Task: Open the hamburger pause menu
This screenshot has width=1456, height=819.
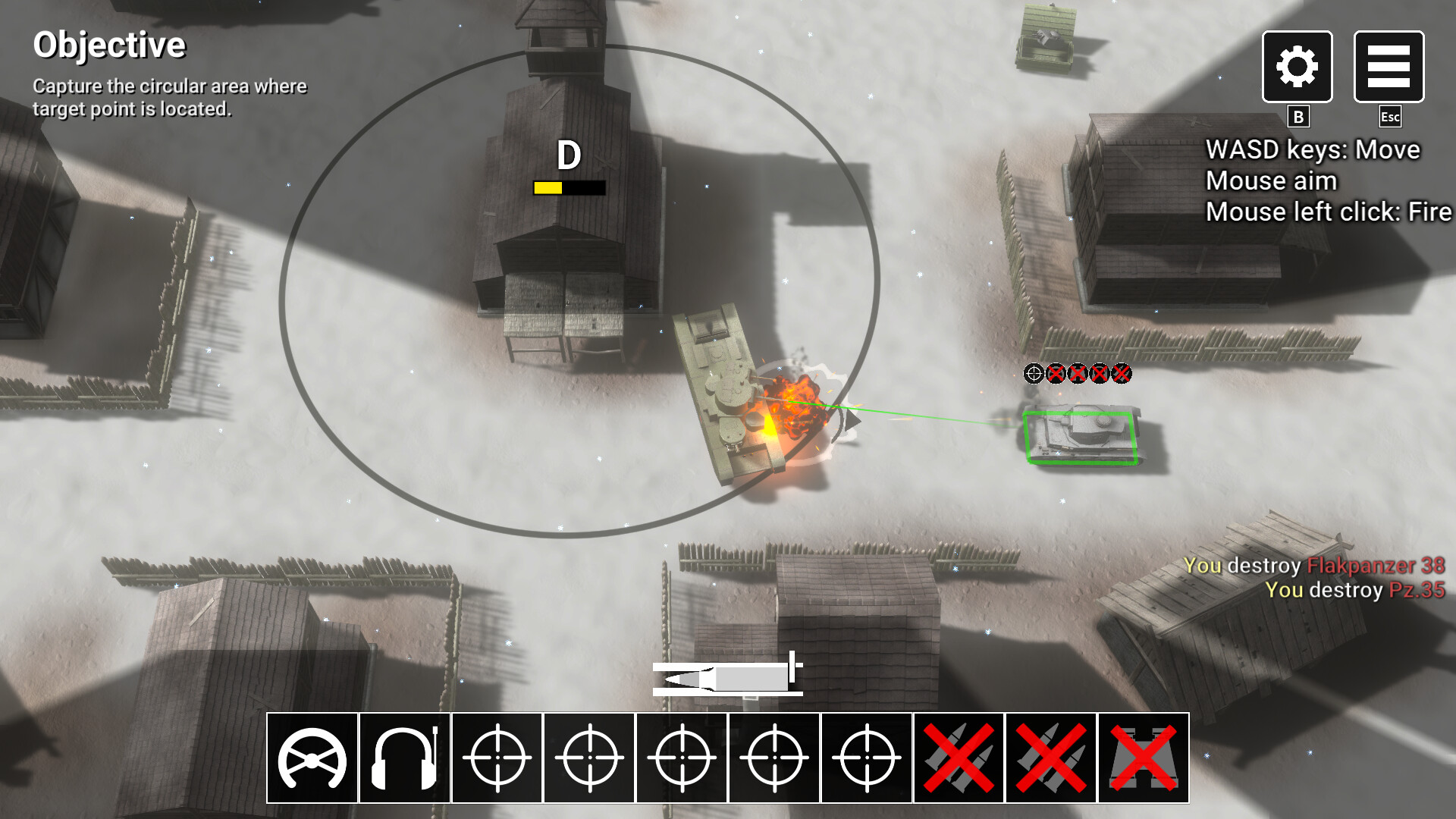Action: pyautogui.click(x=1389, y=67)
